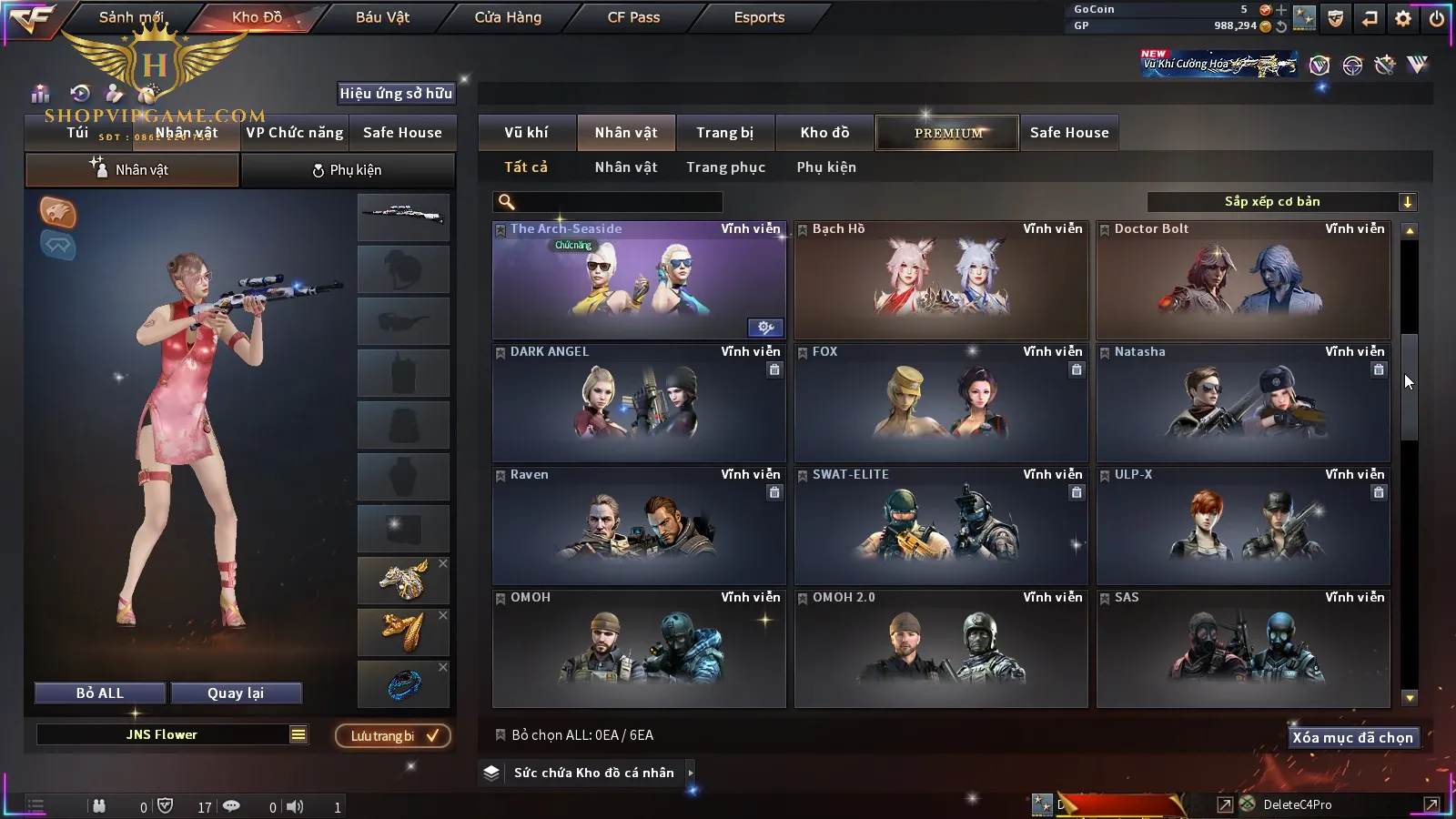Choose the SWAT-ELITE character card

click(941, 526)
